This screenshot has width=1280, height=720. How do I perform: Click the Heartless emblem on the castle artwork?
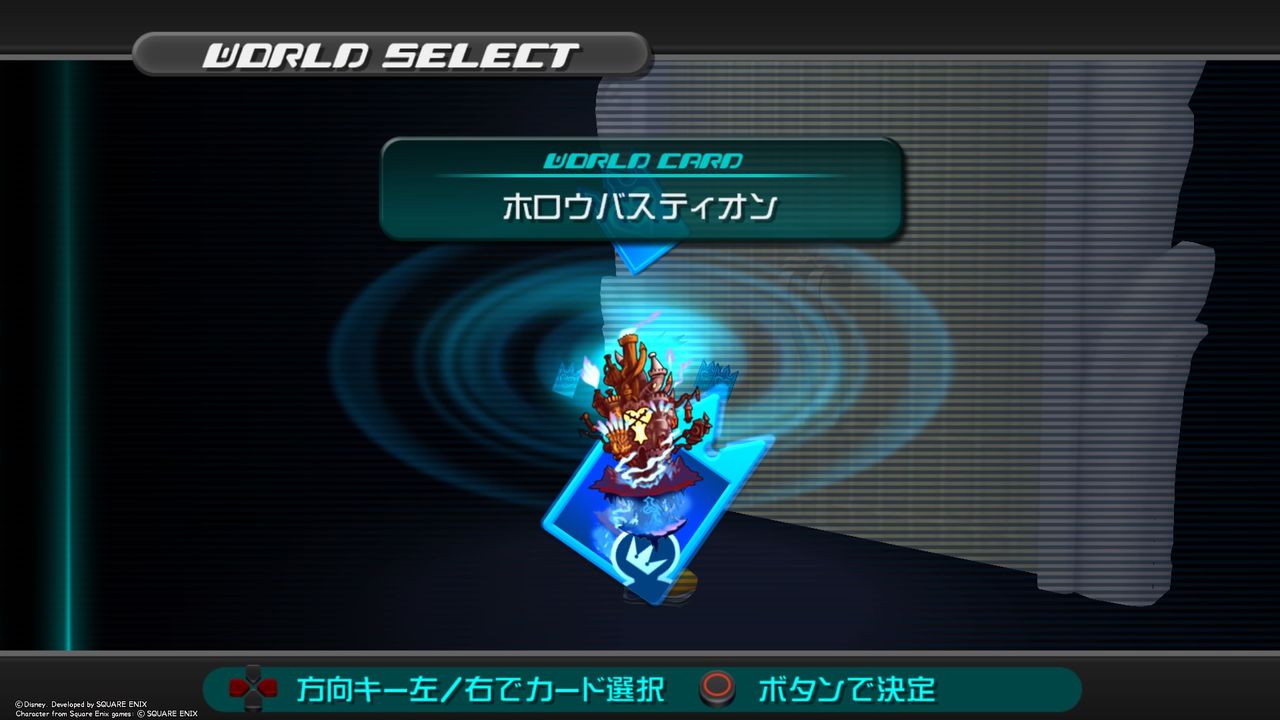pyautogui.click(x=638, y=427)
